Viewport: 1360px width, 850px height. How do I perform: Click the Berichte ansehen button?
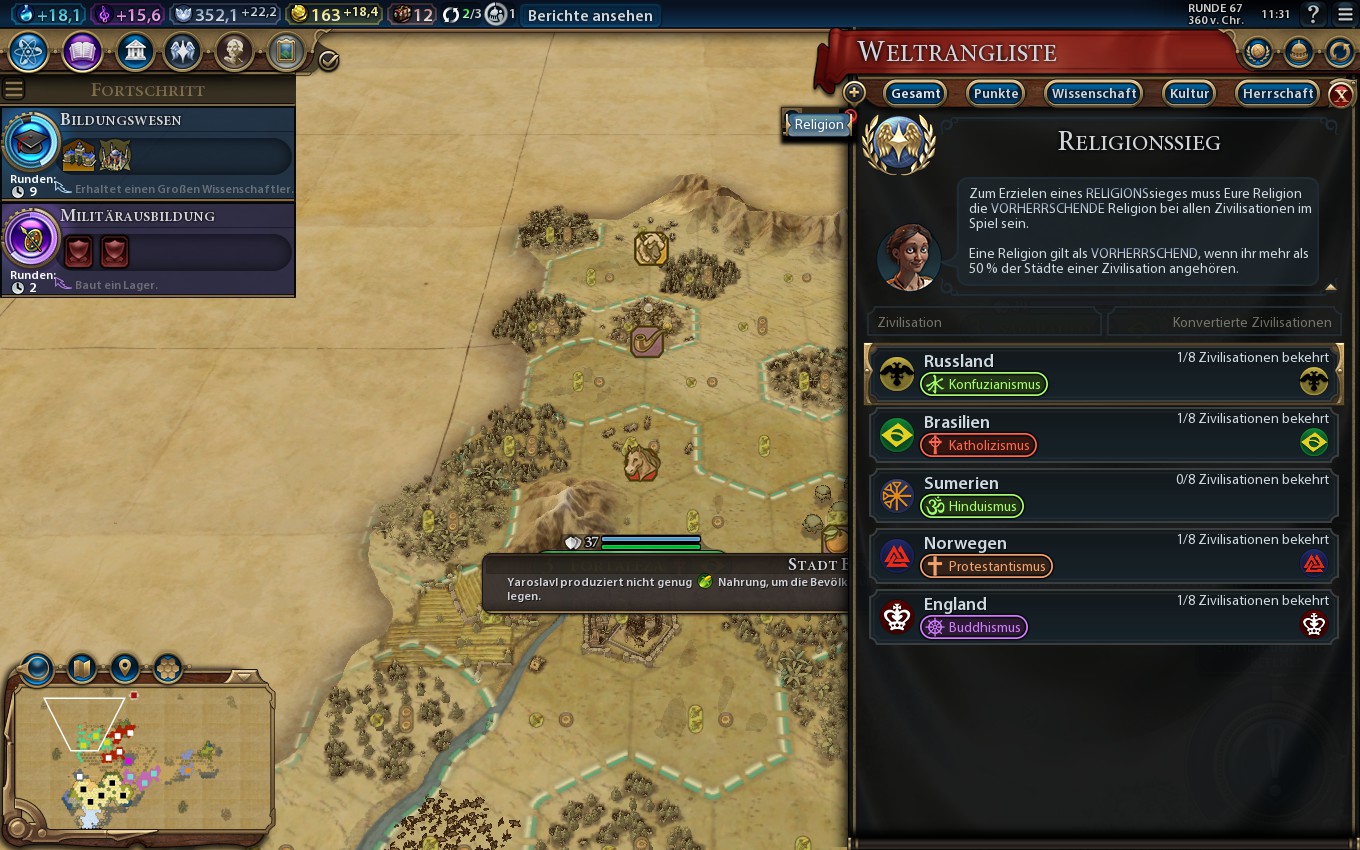point(590,15)
